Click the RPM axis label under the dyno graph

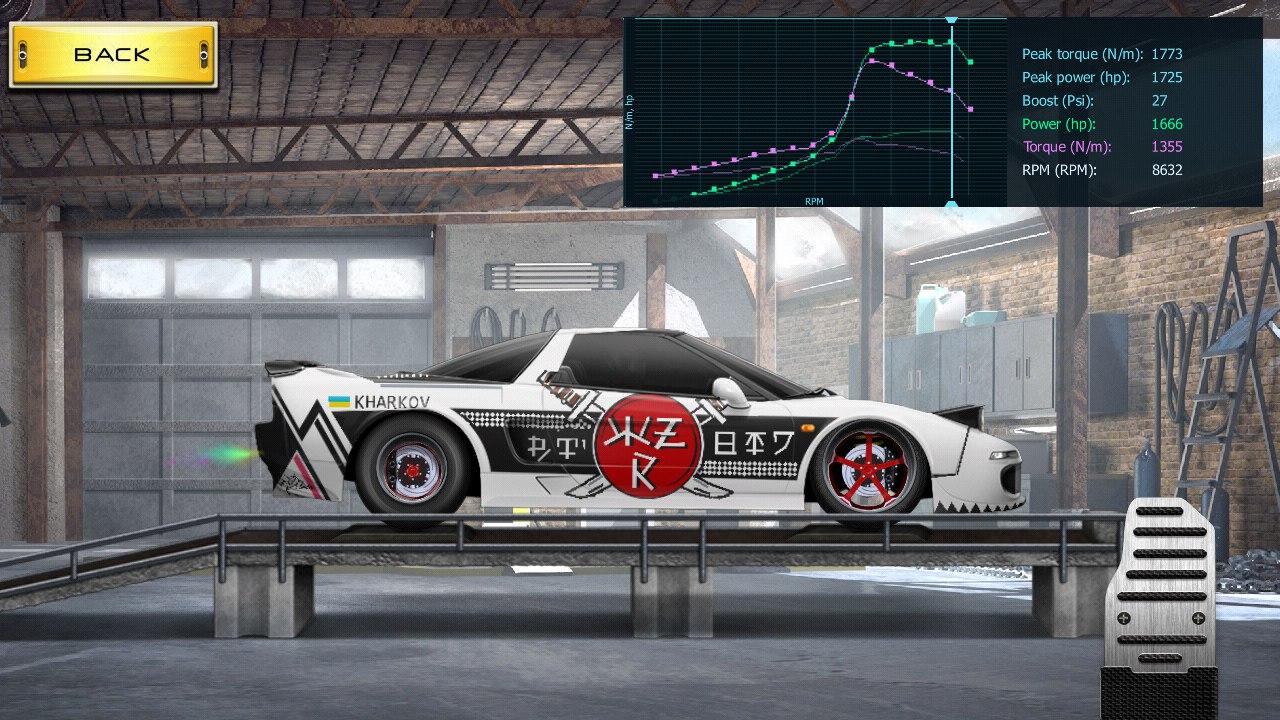[x=812, y=200]
